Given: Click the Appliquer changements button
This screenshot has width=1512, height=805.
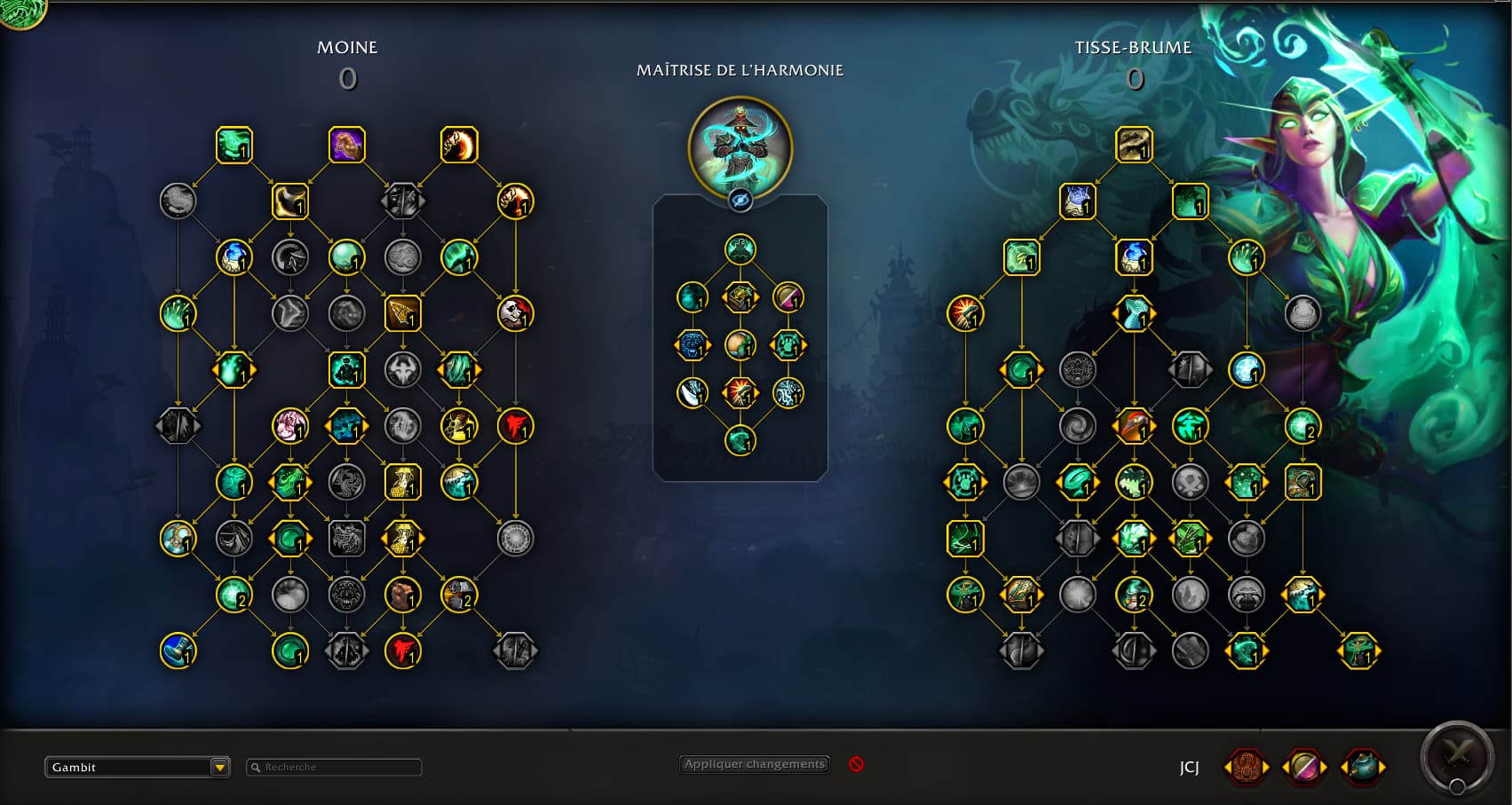Looking at the screenshot, I should [755, 764].
